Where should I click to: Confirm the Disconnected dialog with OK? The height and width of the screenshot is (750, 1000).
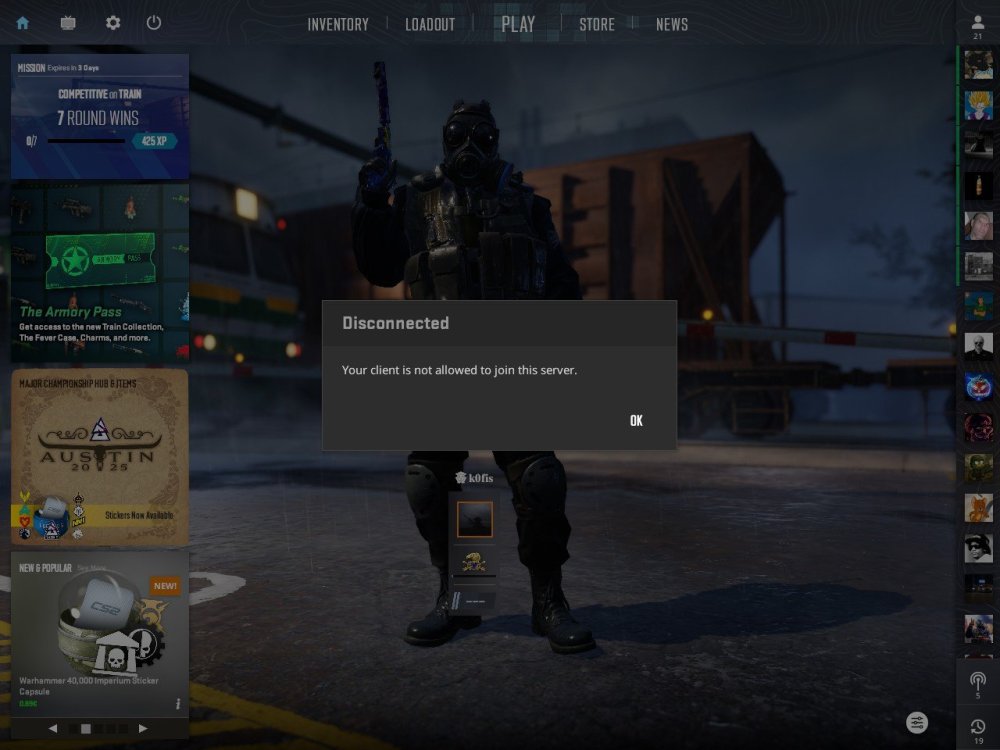click(636, 421)
